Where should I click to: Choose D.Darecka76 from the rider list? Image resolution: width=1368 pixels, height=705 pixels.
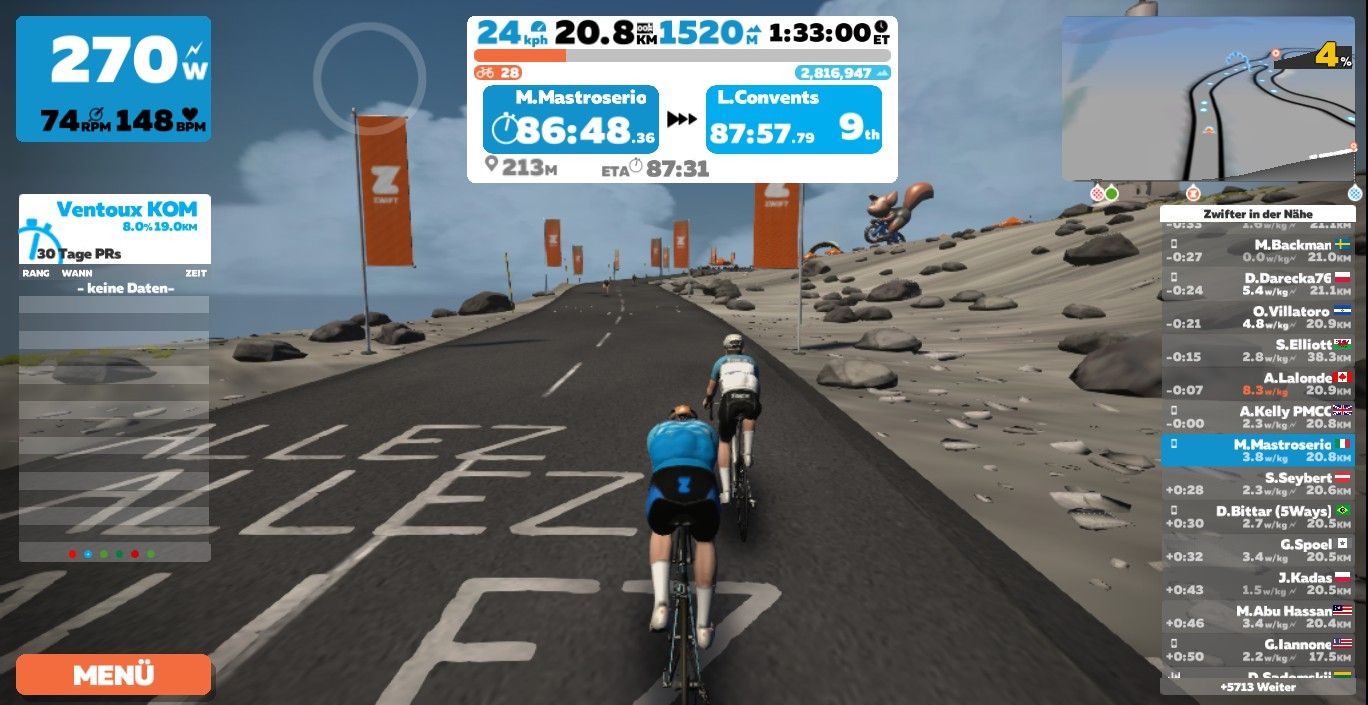tap(1257, 283)
